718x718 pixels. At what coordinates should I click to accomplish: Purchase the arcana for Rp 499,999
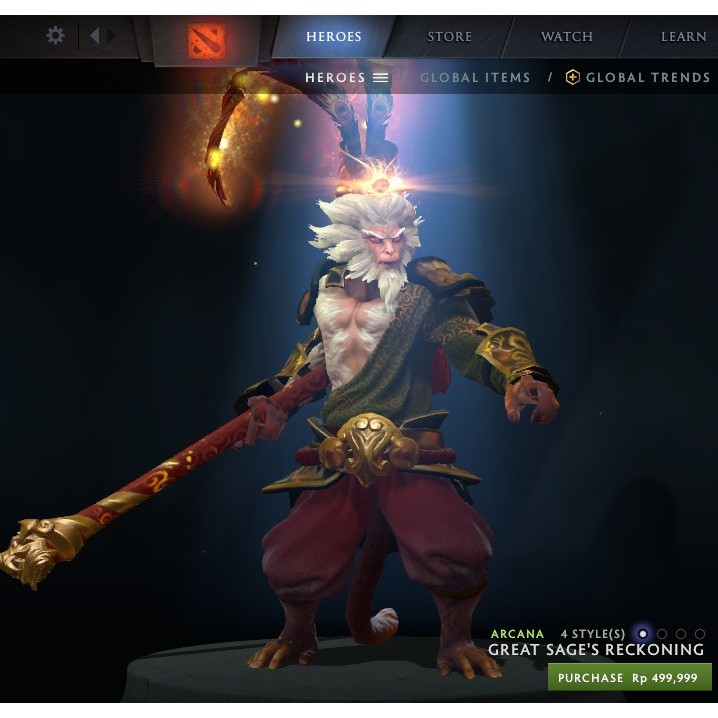(629, 677)
